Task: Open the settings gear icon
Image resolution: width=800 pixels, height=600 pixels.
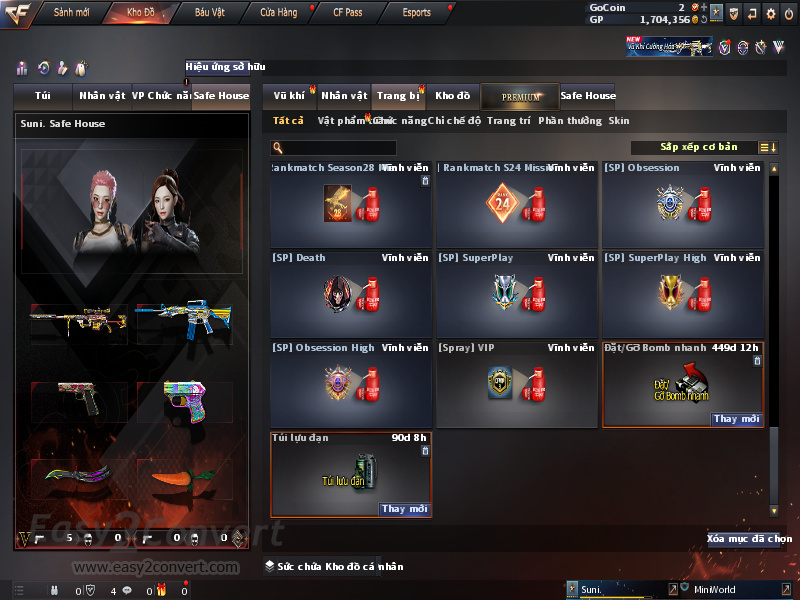Action: tap(770, 13)
